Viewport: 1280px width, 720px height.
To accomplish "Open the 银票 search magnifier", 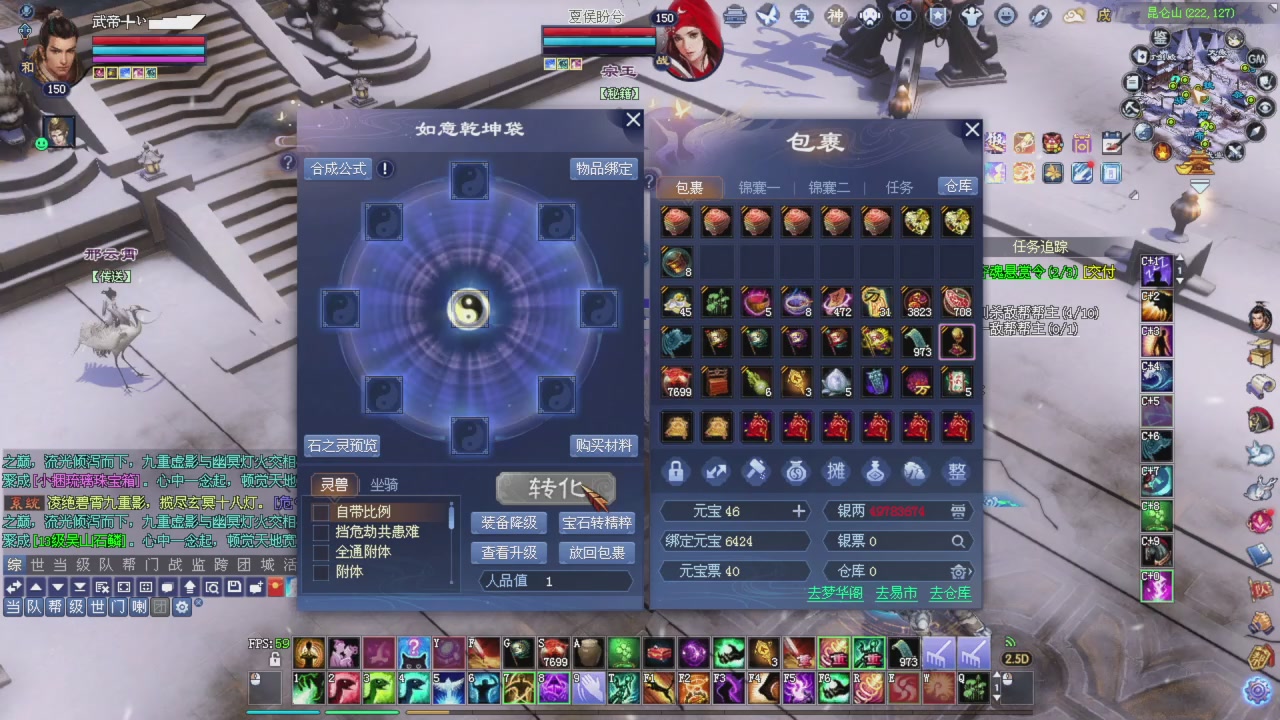I will click(x=958, y=540).
